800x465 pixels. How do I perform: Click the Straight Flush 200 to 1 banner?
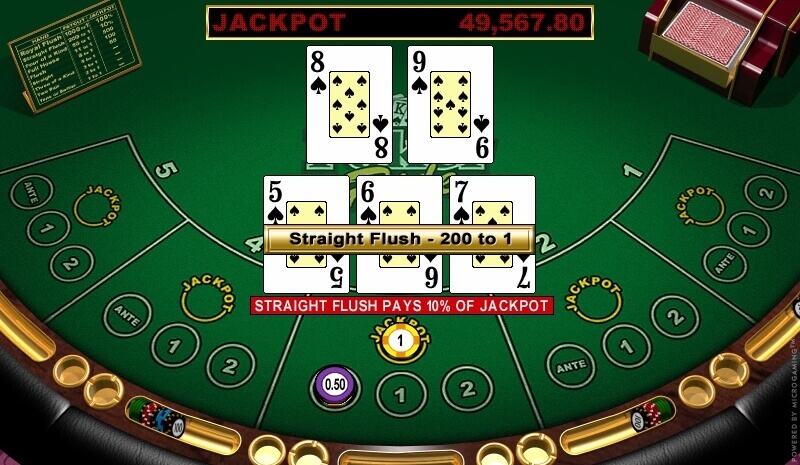coord(399,240)
